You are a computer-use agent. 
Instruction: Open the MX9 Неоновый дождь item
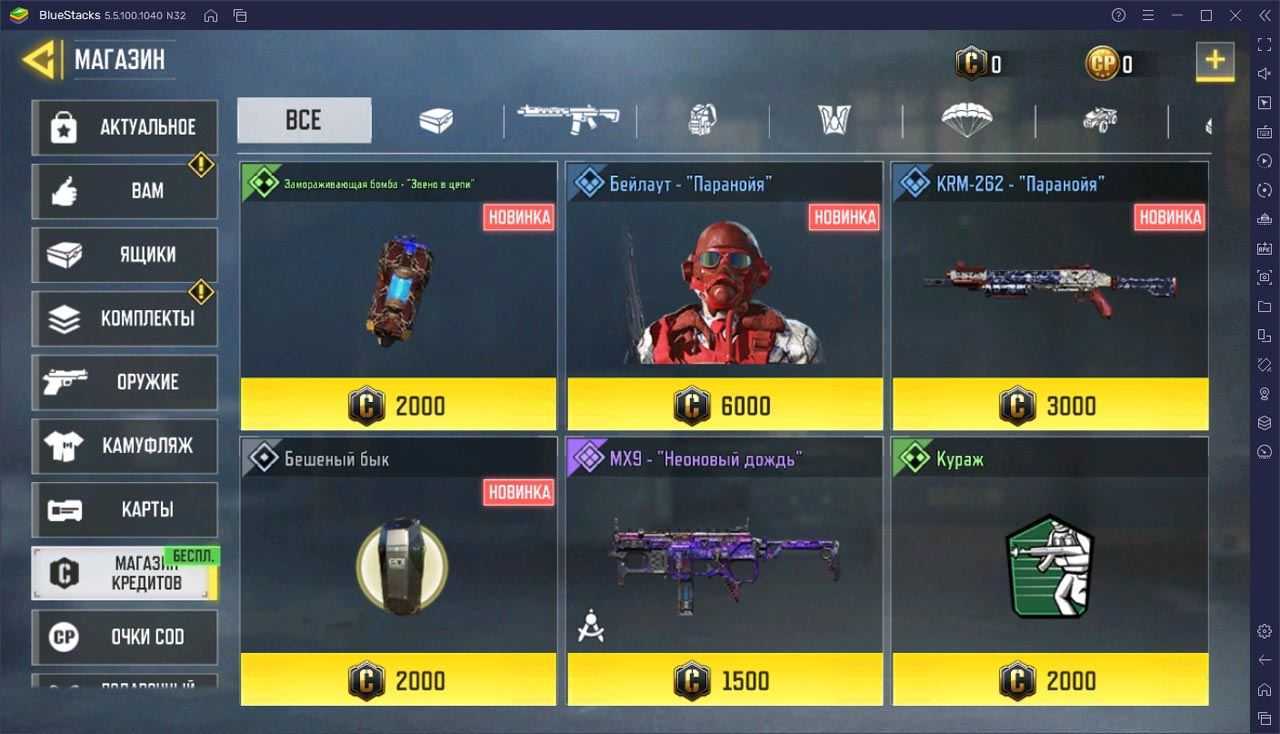pos(725,571)
